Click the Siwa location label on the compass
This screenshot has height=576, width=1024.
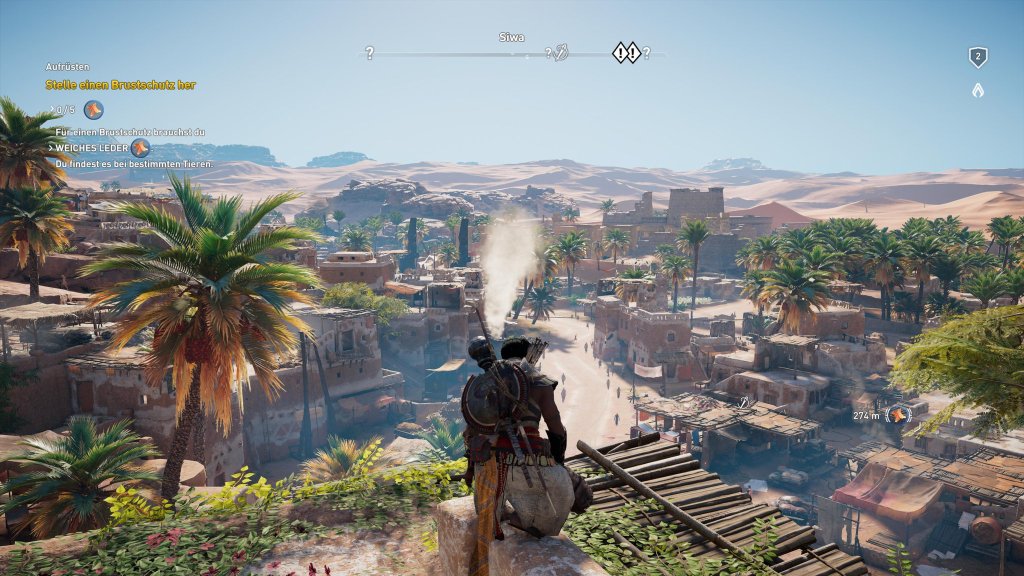[511, 37]
